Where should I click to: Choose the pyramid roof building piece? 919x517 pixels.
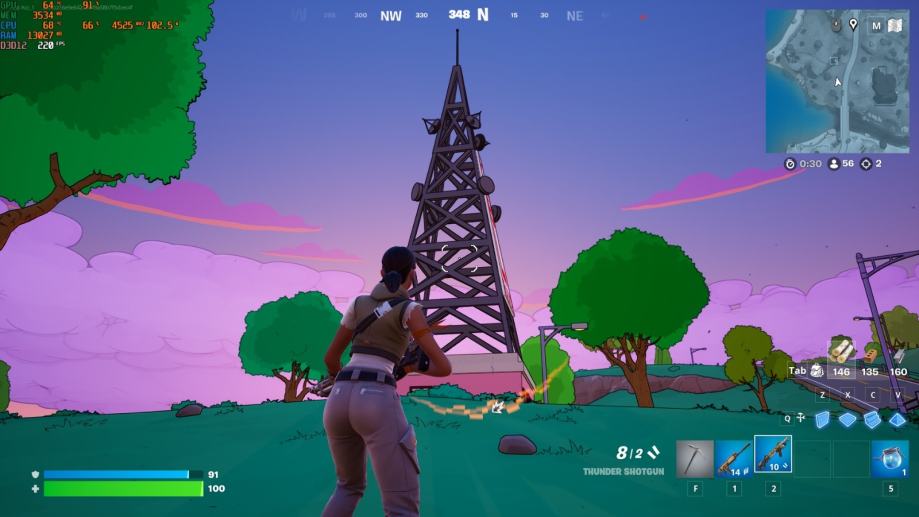(x=898, y=419)
